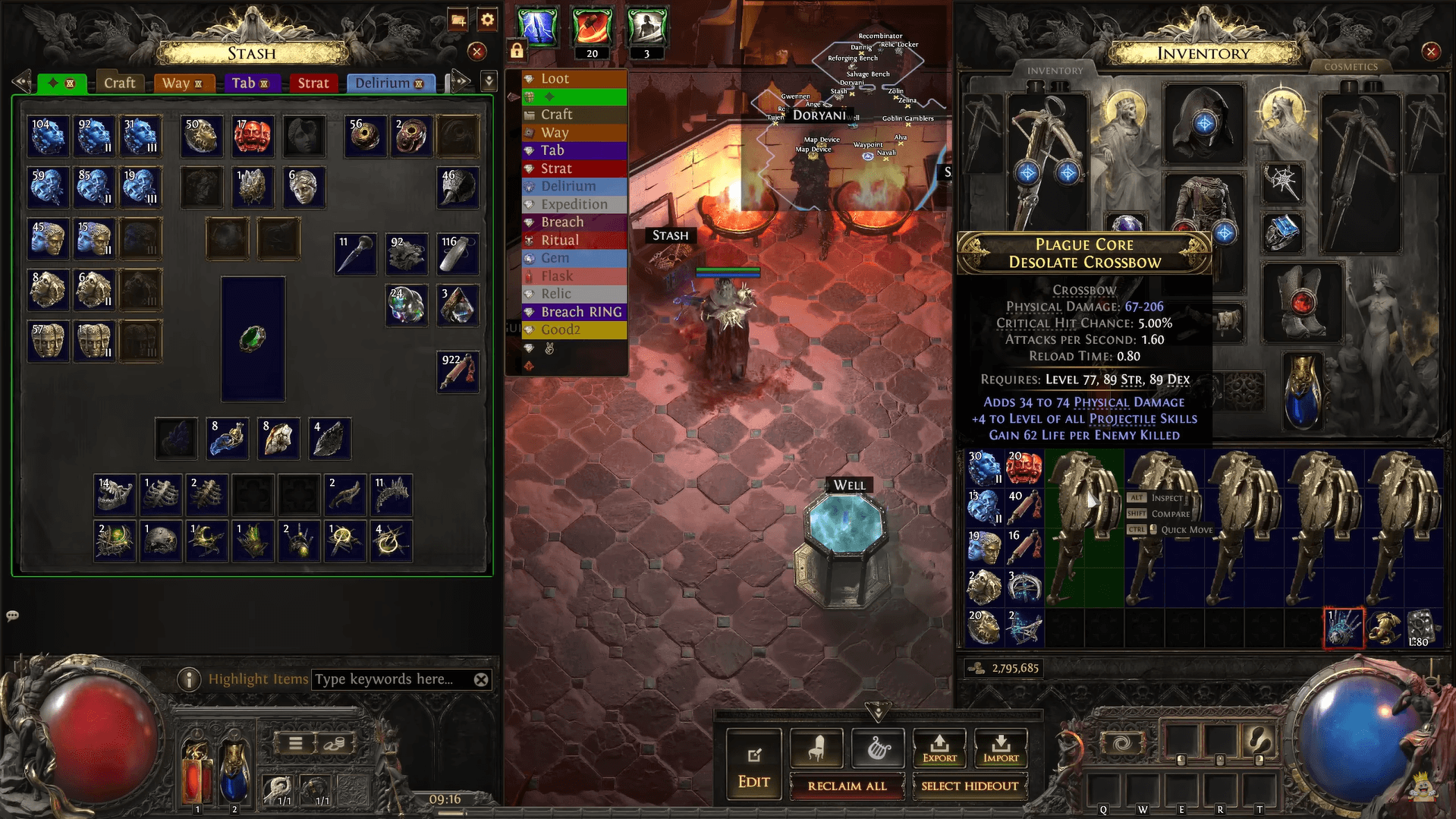
Task: Open the stash settings gear
Action: click(487, 20)
